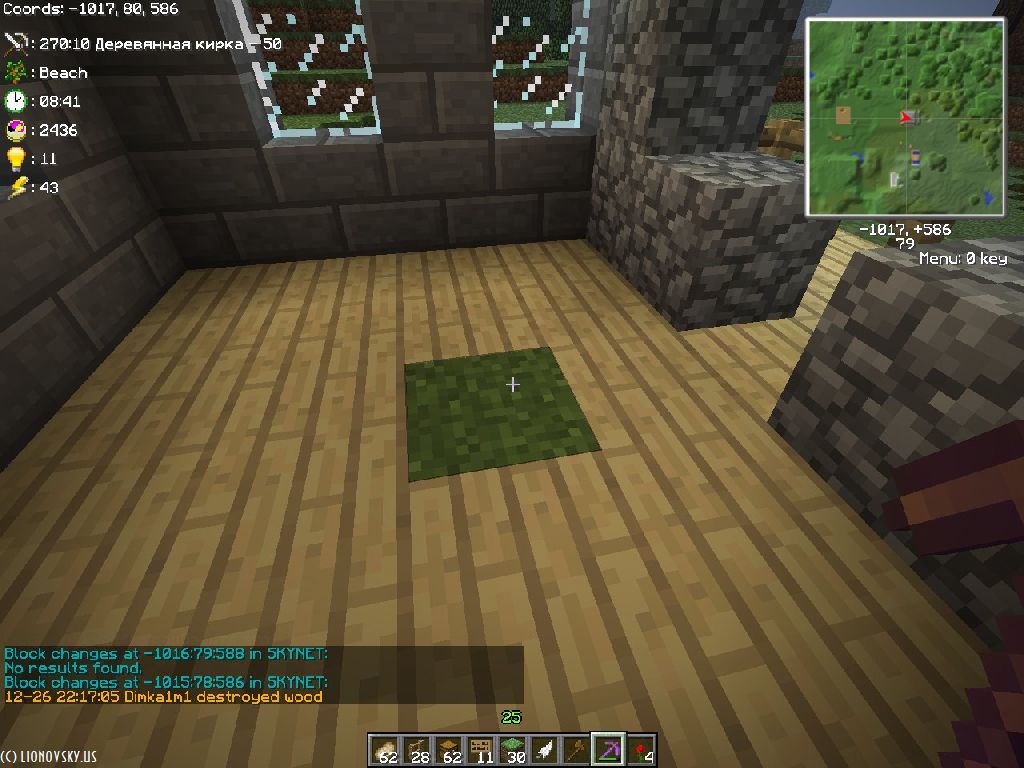Click the minimap in the corner
This screenshot has height=768, width=1024.
pos(905,117)
